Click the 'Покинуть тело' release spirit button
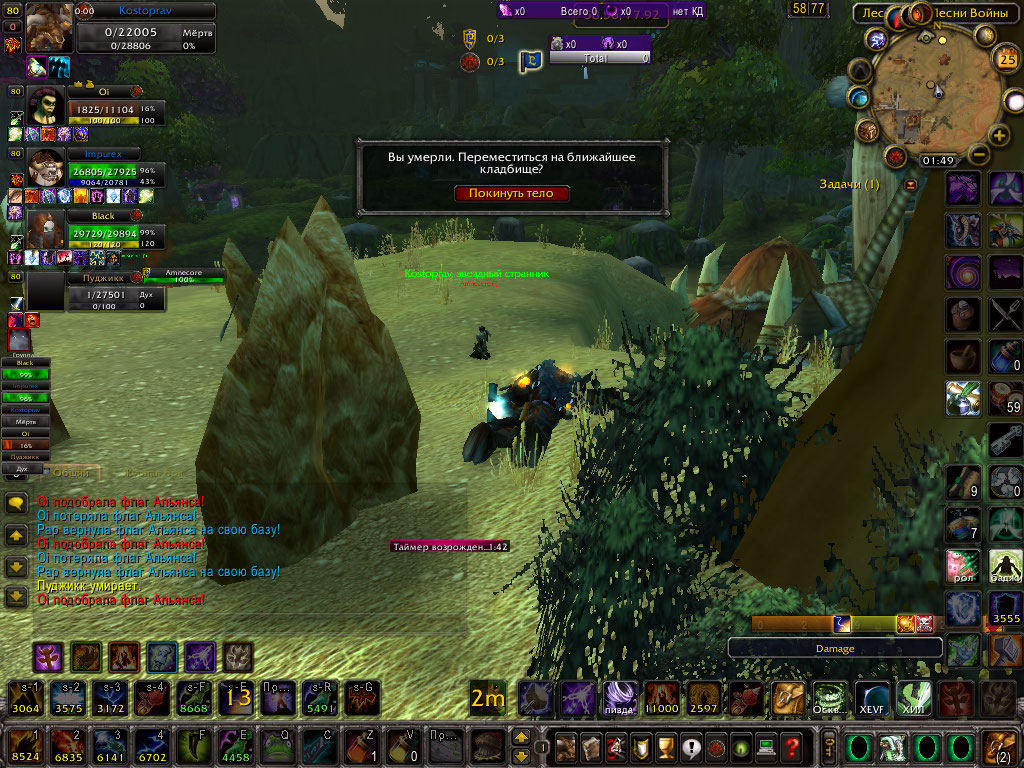 [512, 194]
